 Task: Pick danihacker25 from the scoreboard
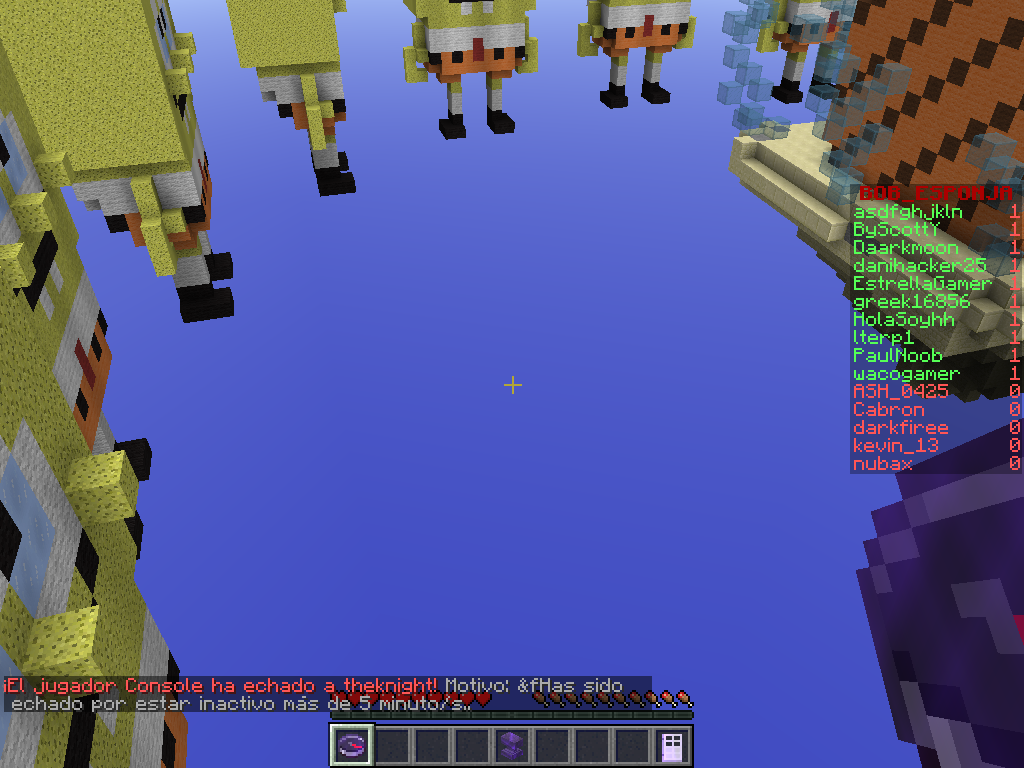pos(919,266)
